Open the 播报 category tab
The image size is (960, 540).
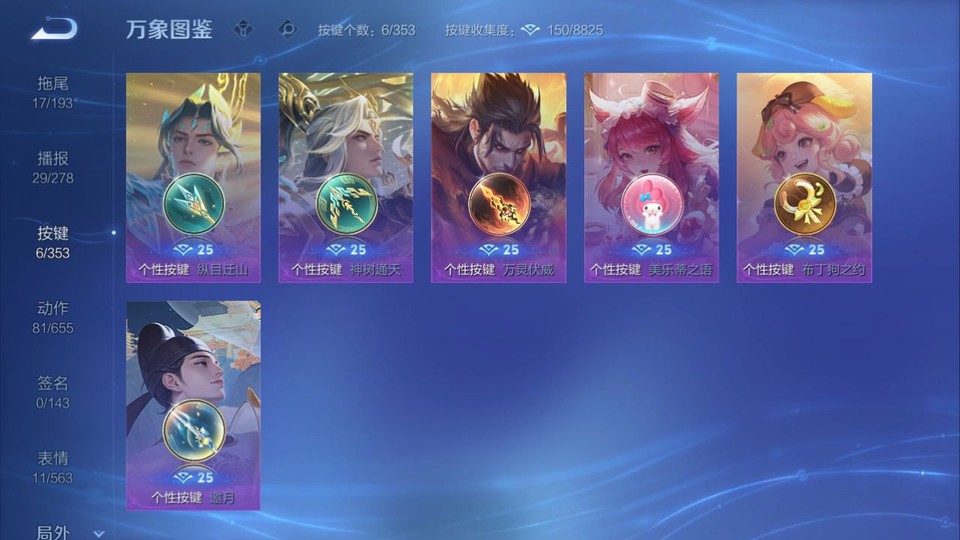[x=53, y=167]
